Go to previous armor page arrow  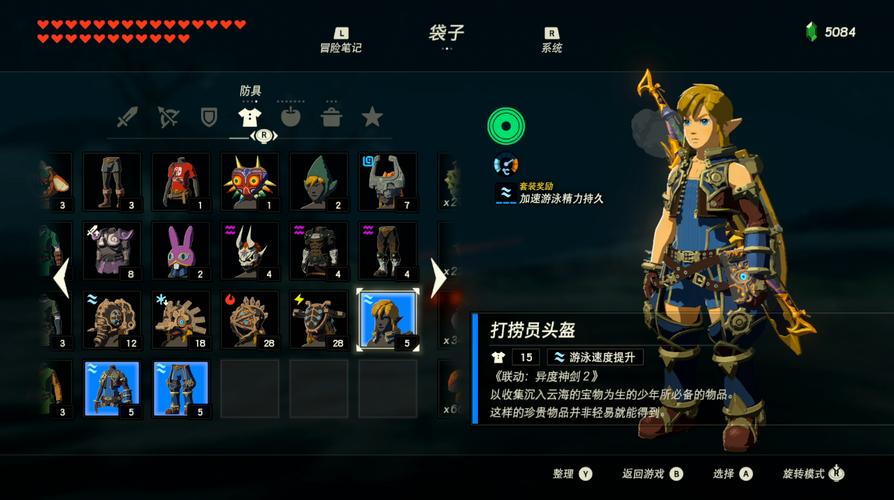coord(61,277)
